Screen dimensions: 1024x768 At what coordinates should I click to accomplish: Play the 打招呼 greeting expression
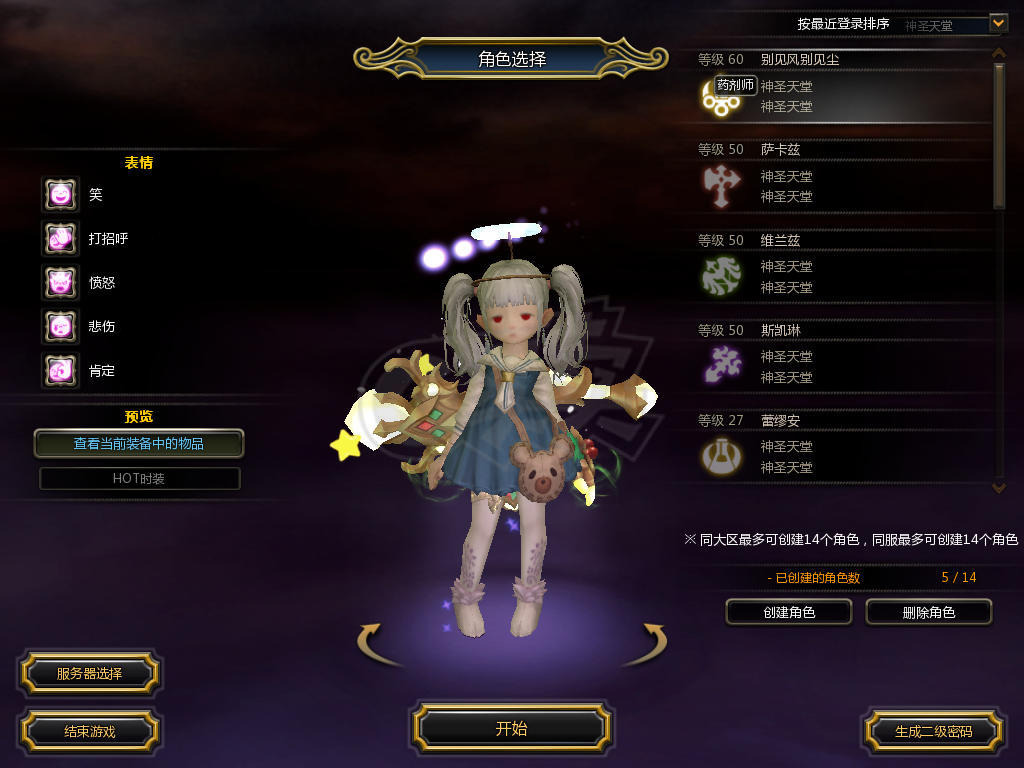coord(60,238)
